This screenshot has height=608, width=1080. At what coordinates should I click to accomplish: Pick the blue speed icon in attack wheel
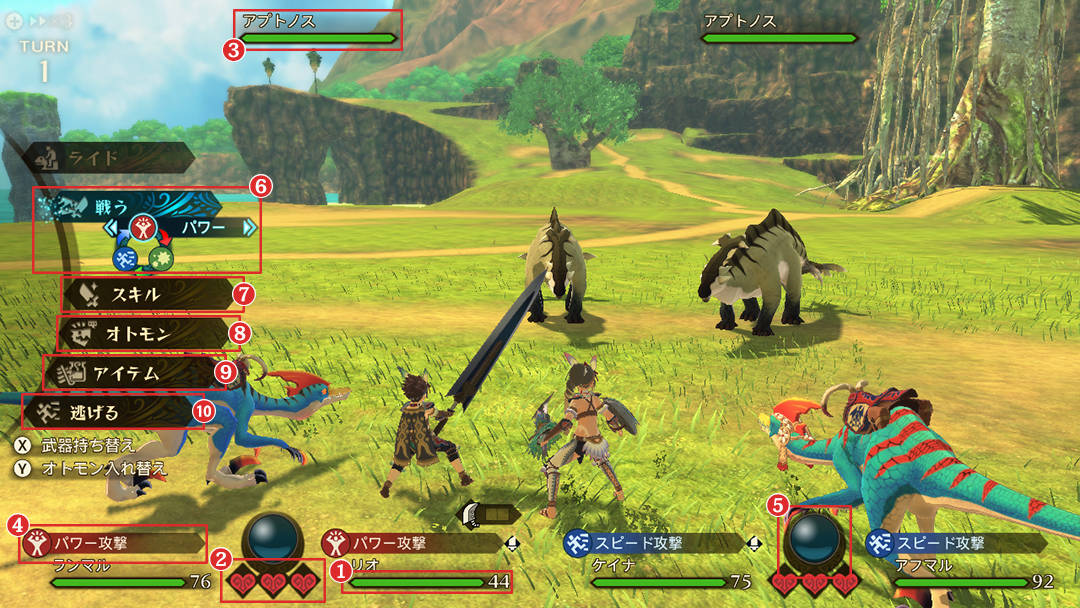click(124, 259)
